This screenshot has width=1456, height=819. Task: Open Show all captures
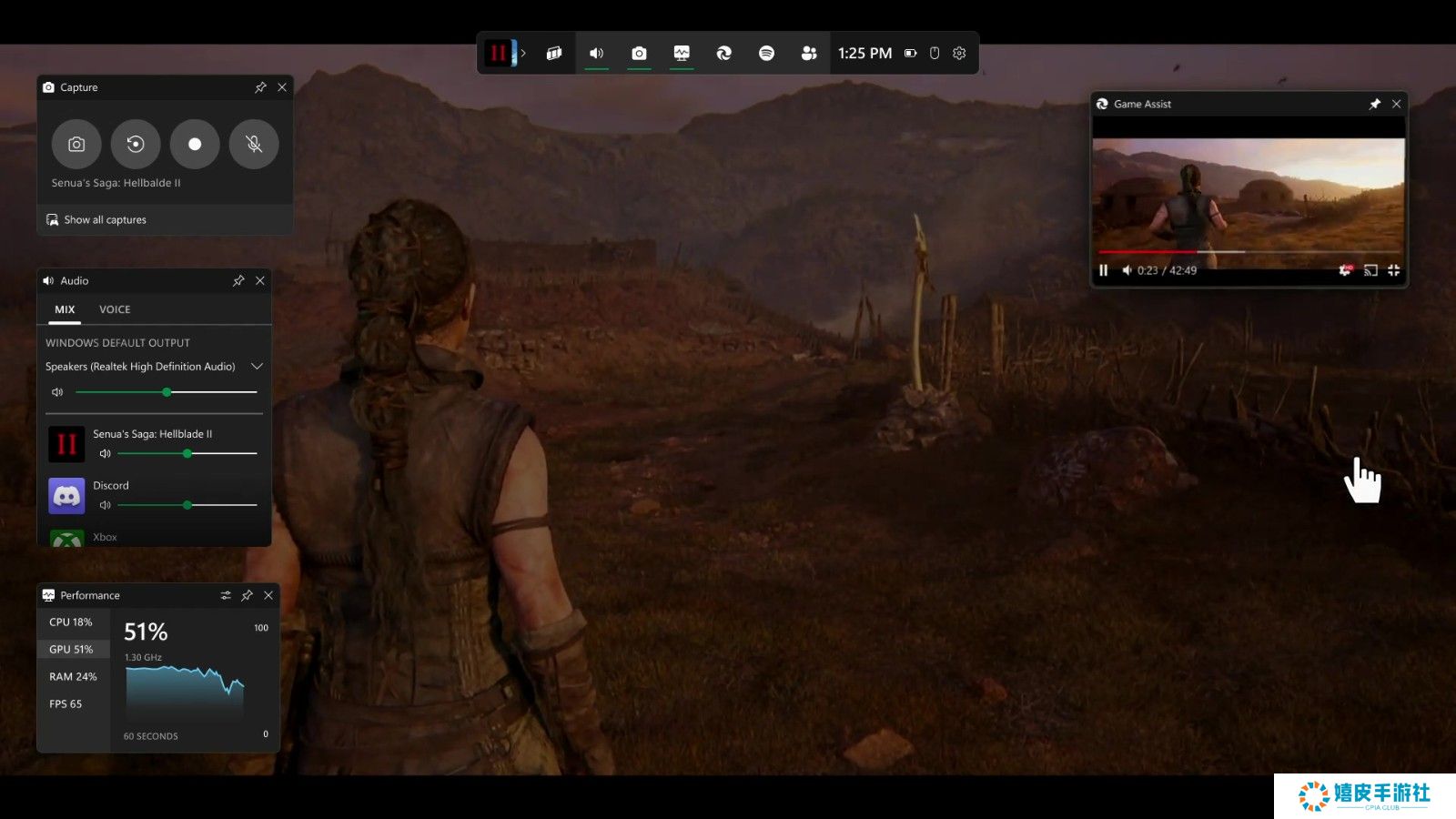105,220
